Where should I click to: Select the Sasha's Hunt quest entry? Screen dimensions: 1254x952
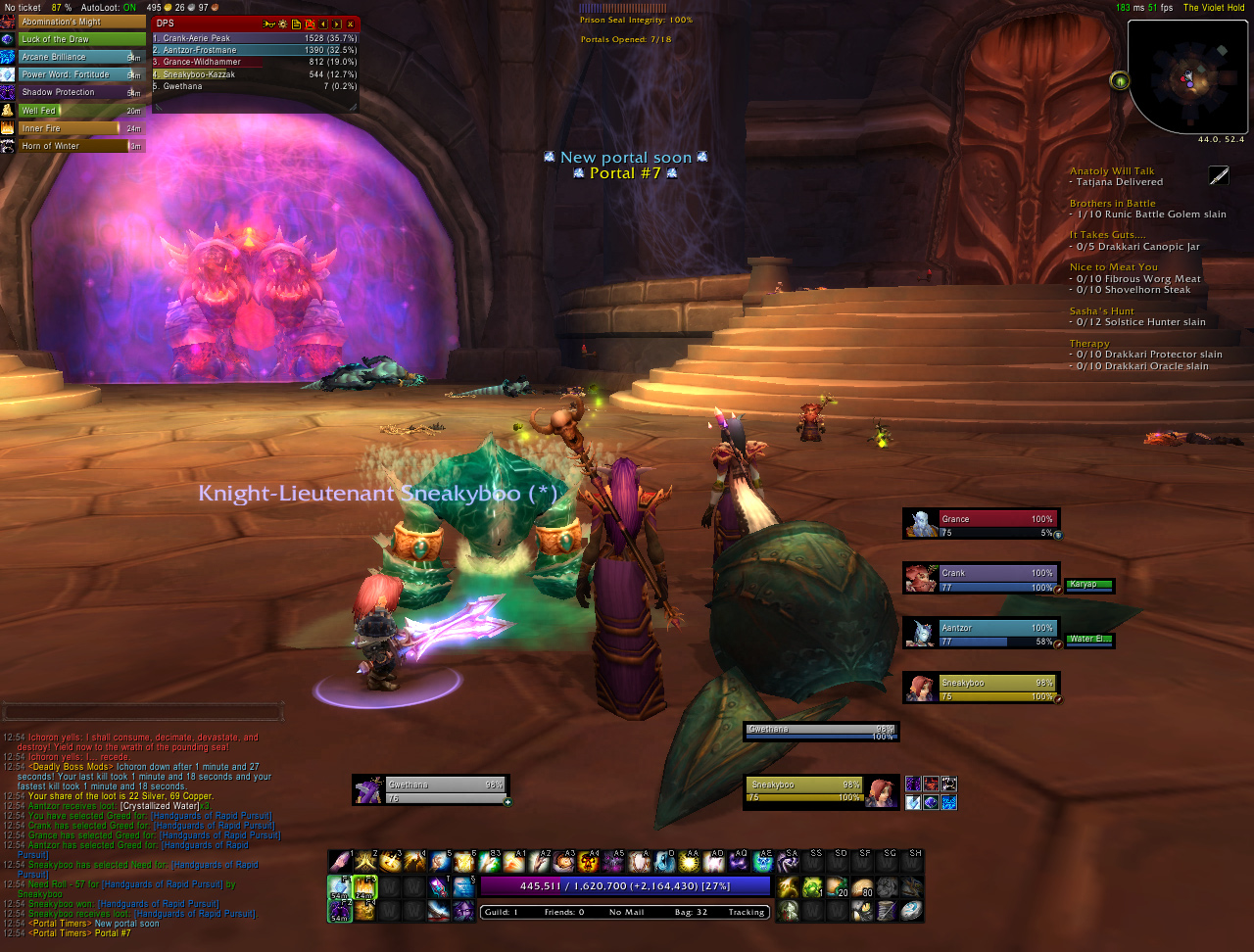coord(1101,311)
